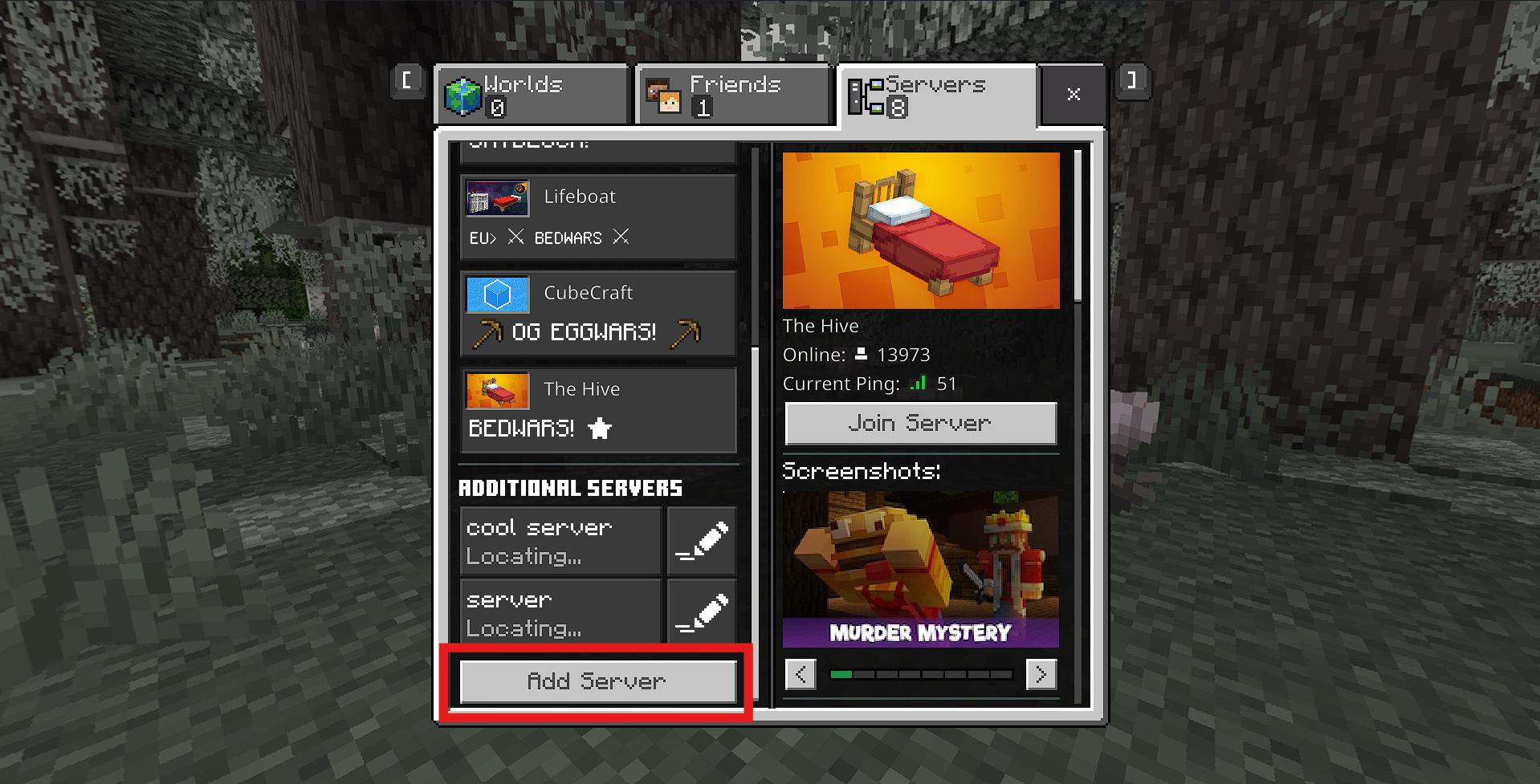Click the pencil edit icon for server
1540x784 pixels.
point(701,611)
